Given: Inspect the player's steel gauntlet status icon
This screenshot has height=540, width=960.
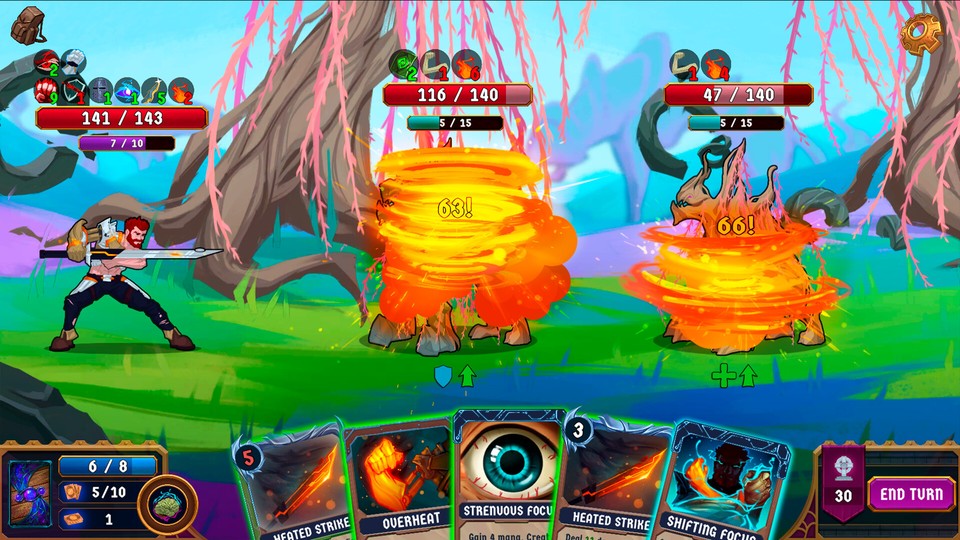Looking at the screenshot, I should (72, 63).
